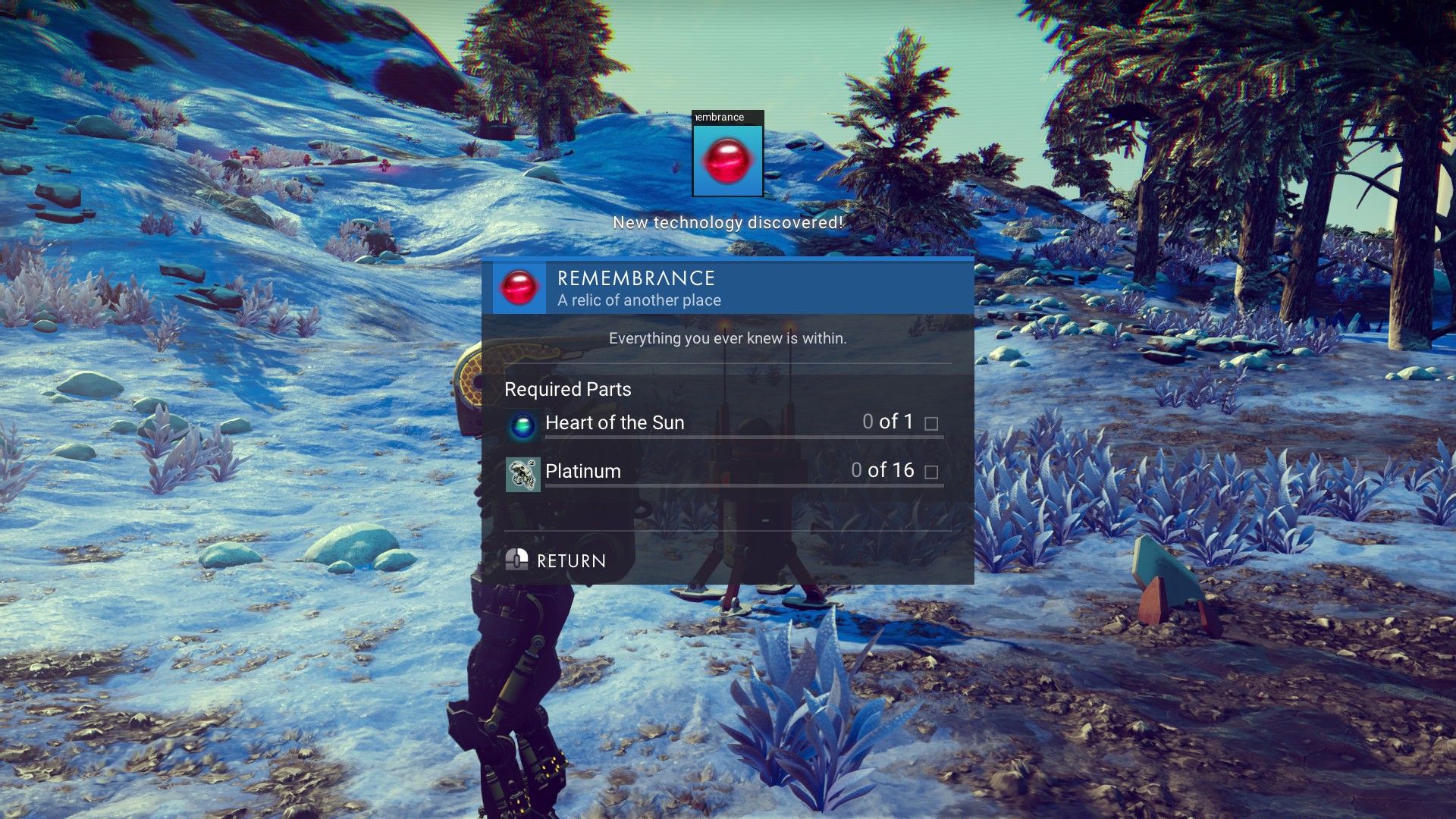The height and width of the screenshot is (819, 1456).
Task: Click the red Remembrance orb icon in the dialog header
Action: 519,287
